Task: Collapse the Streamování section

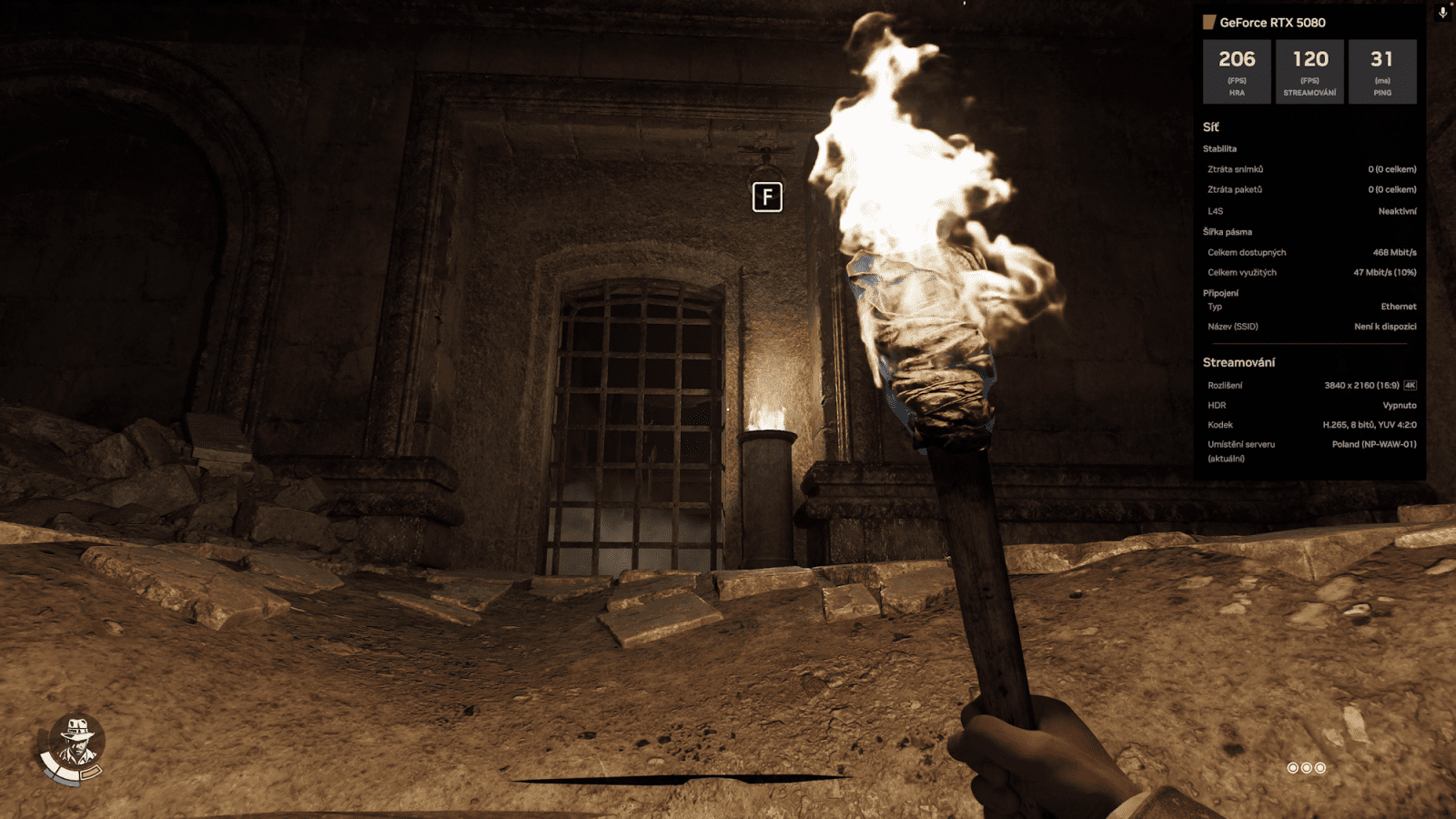Action: click(1238, 361)
